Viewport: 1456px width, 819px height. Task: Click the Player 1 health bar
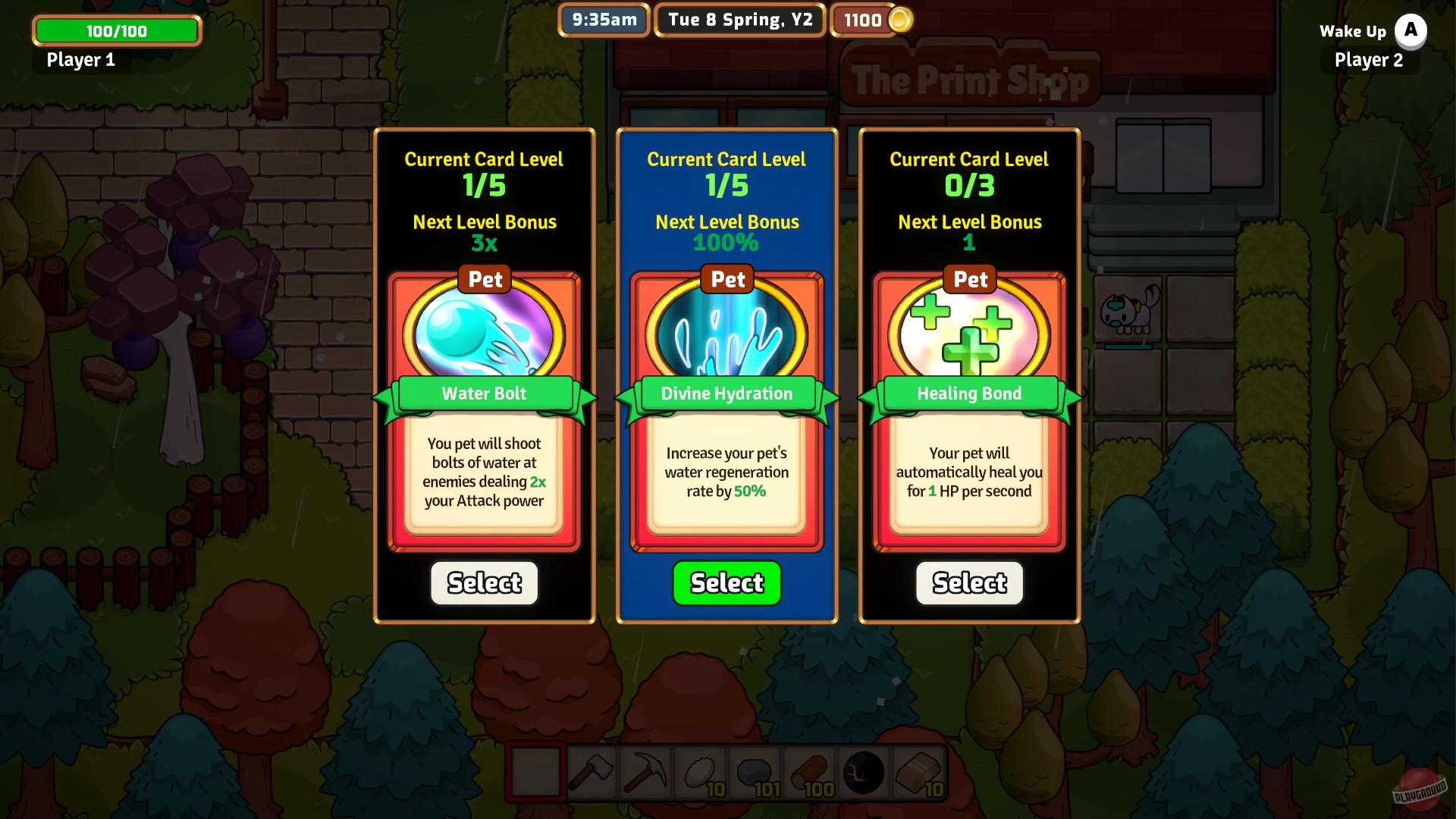(115, 30)
